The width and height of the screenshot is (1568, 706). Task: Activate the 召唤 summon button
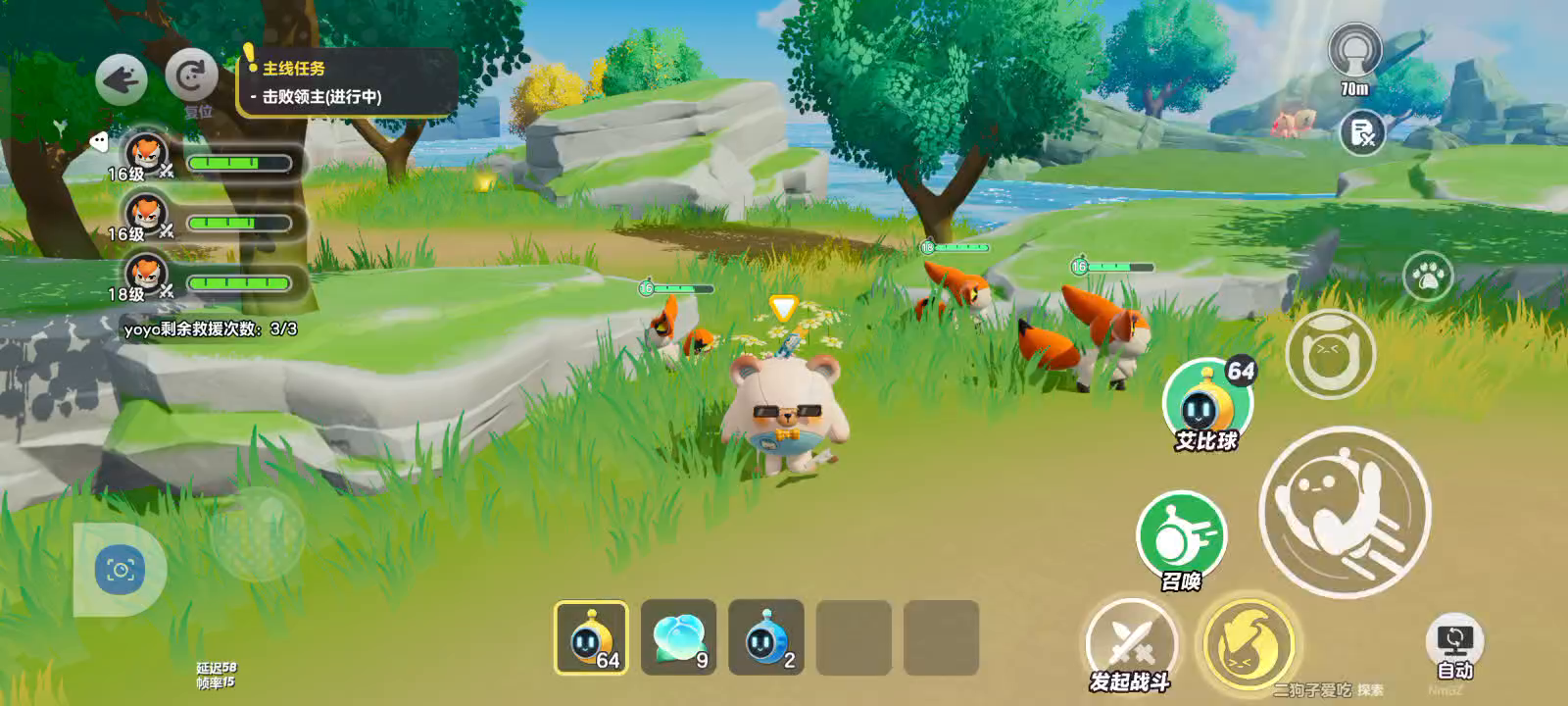click(1181, 537)
